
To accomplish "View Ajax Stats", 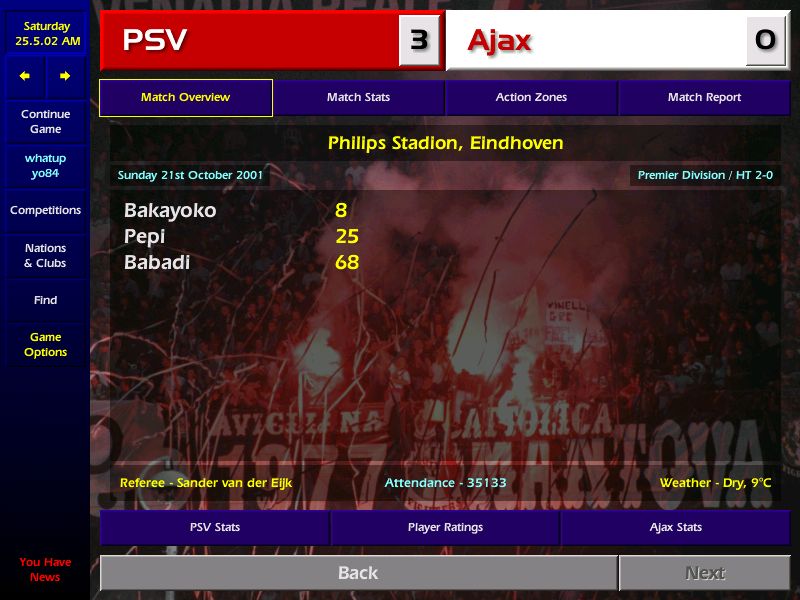I will point(675,527).
